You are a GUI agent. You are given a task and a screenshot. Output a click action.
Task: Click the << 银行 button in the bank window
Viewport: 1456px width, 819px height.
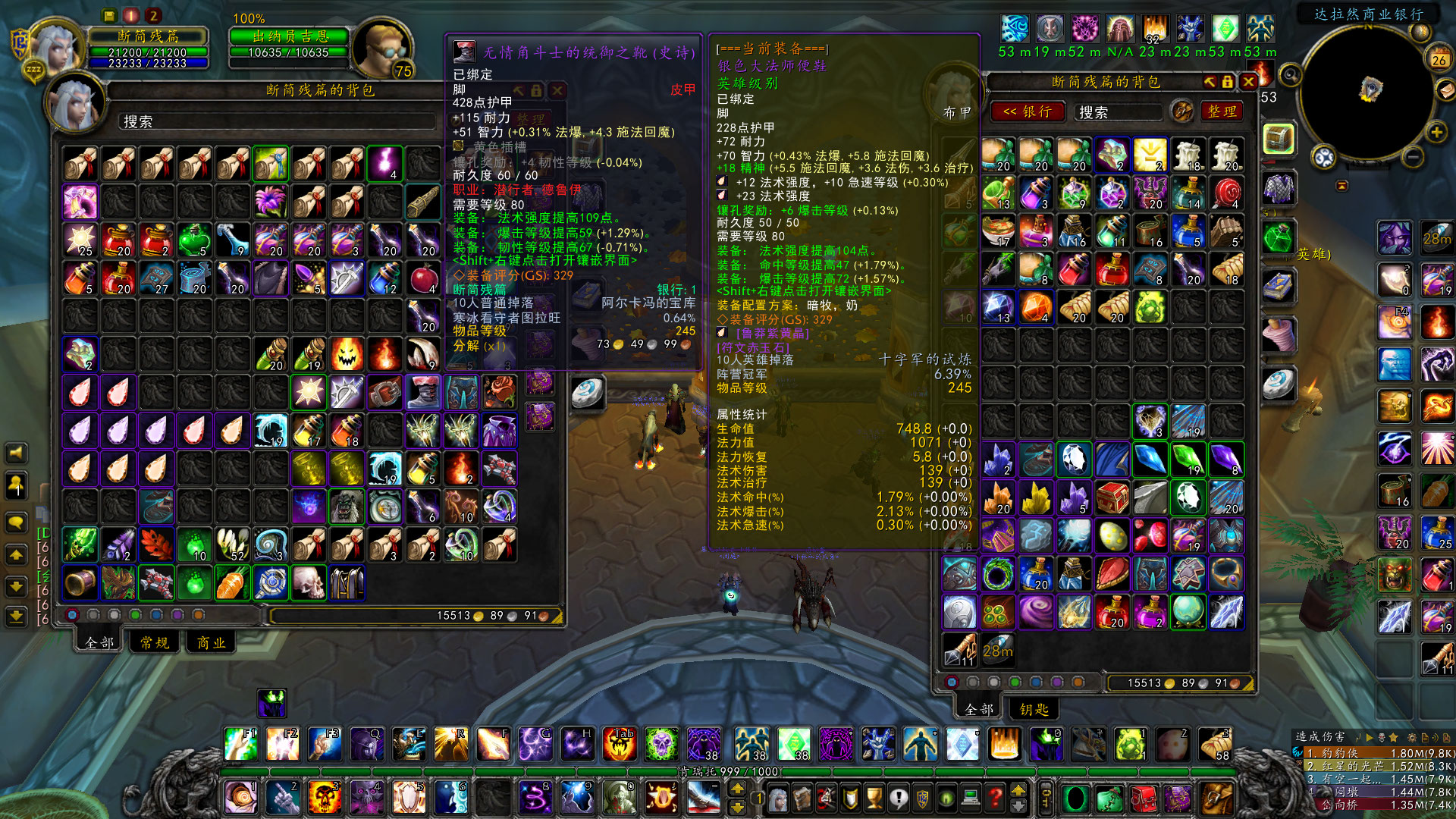tap(1028, 112)
